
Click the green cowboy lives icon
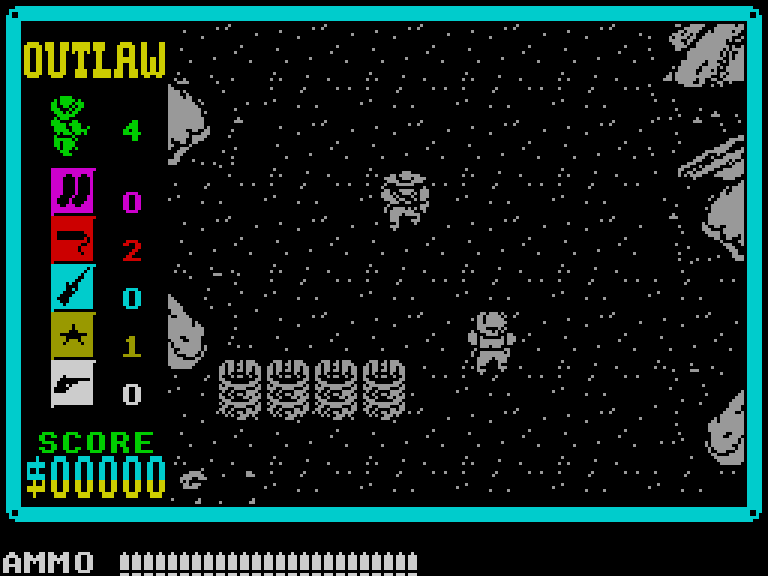tap(69, 126)
